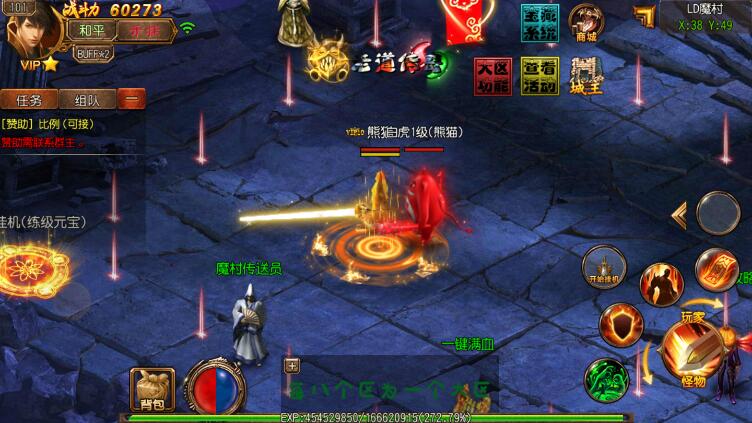Screen dimensions: 752x423
Task: Open the 城主 castle lord menu
Action: [x=585, y=76]
